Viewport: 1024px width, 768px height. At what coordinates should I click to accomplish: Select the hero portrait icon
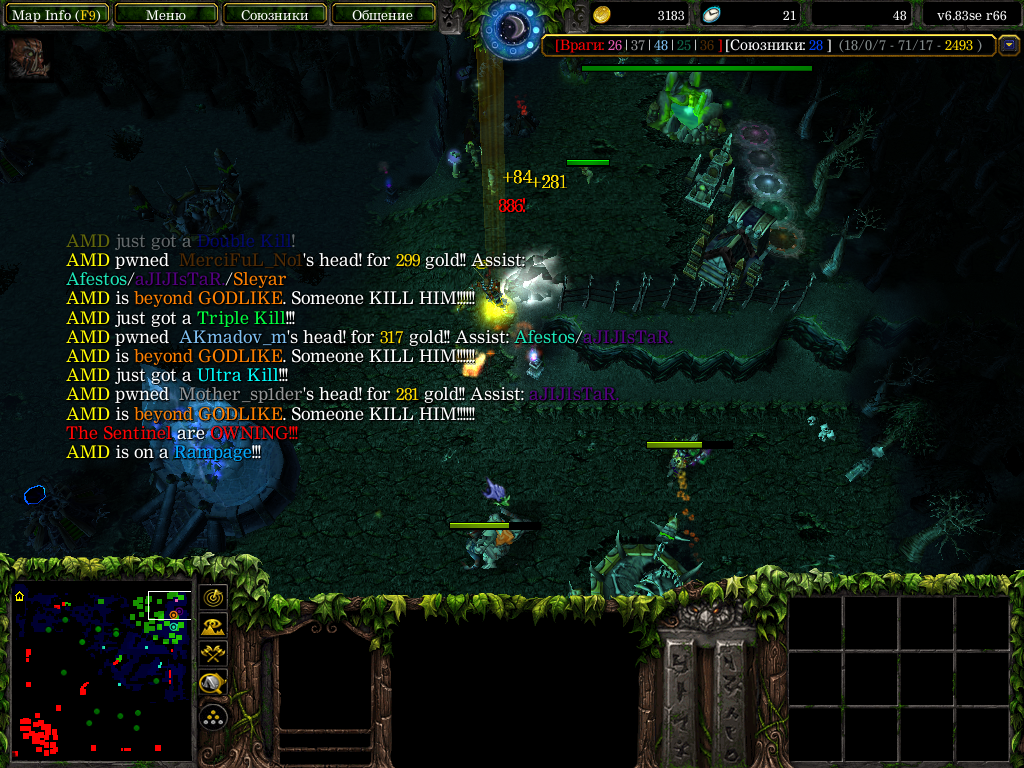tap(29, 59)
